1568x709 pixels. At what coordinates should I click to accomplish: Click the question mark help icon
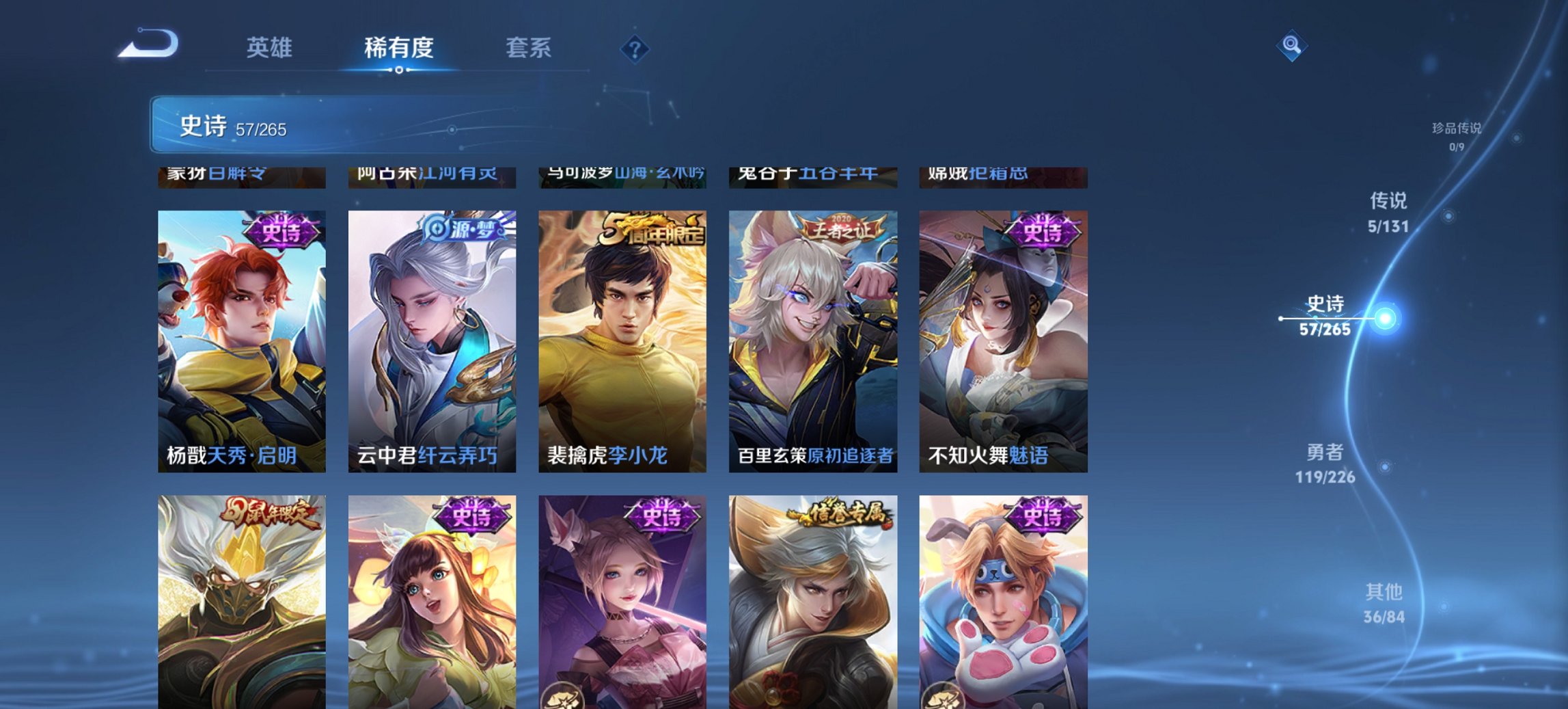click(x=636, y=48)
